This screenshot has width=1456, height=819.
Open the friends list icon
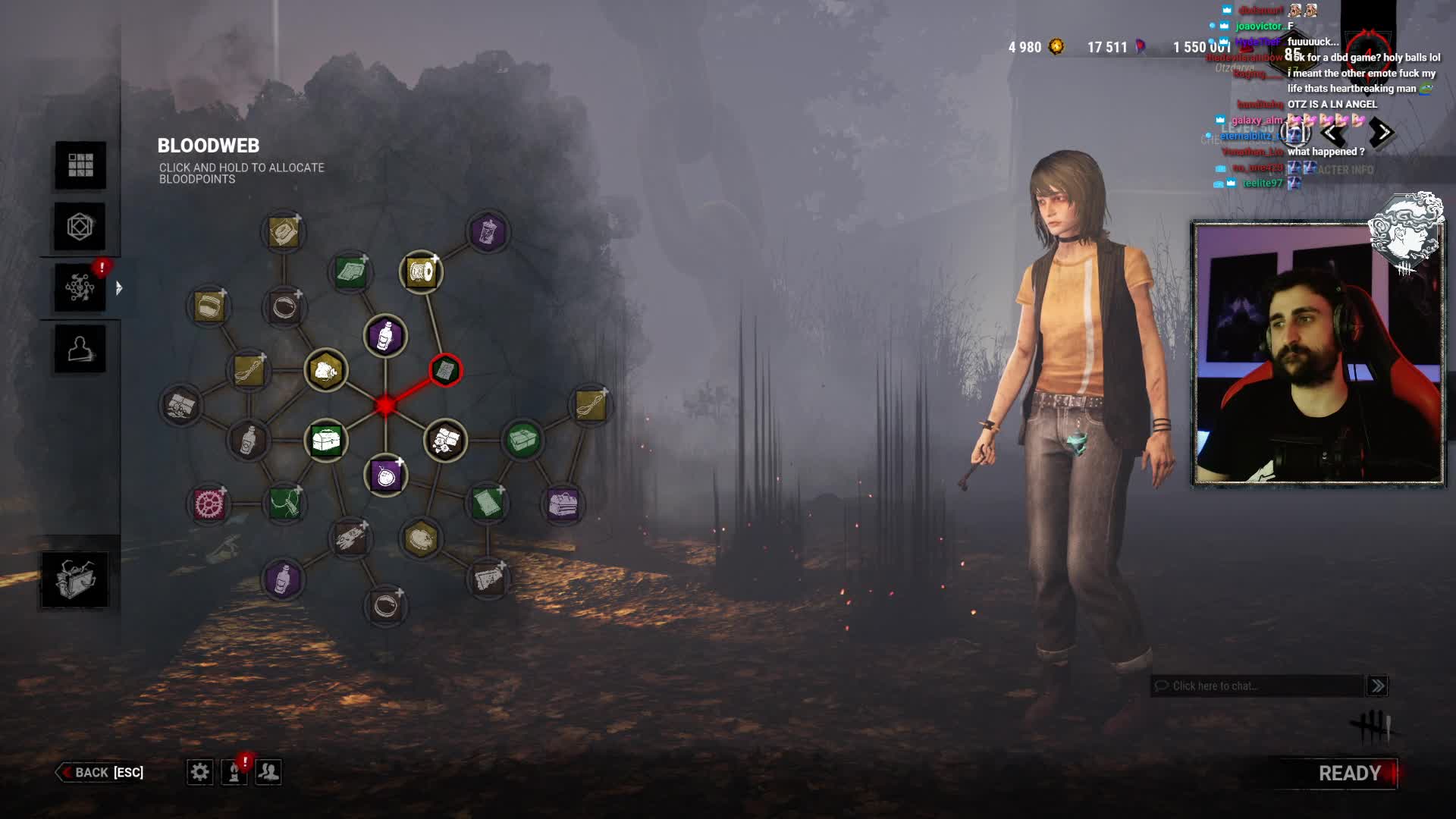268,772
